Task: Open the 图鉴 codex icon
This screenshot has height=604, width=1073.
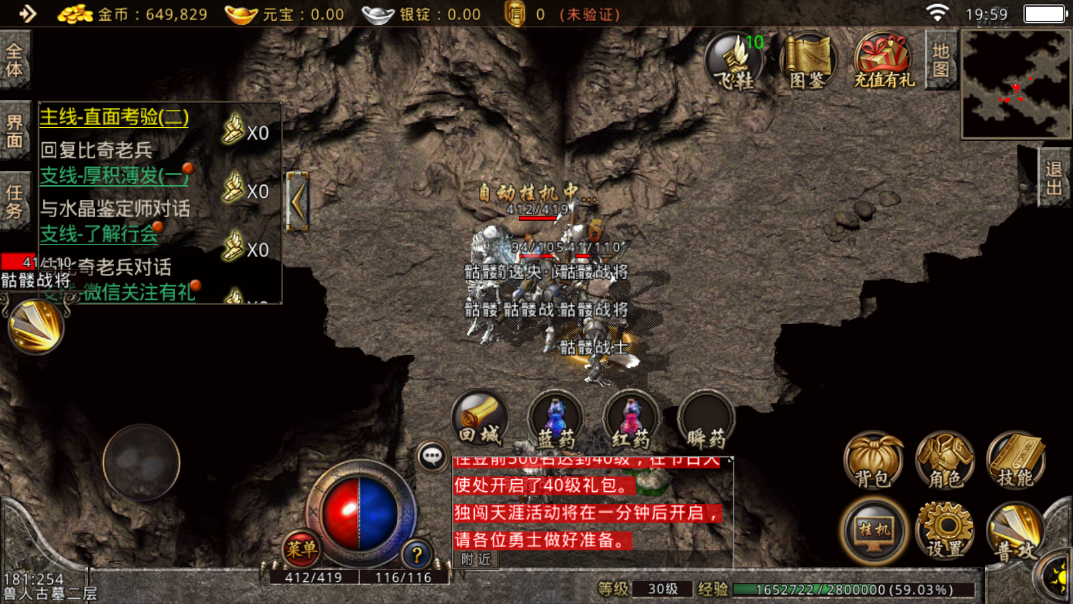Action: 808,61
